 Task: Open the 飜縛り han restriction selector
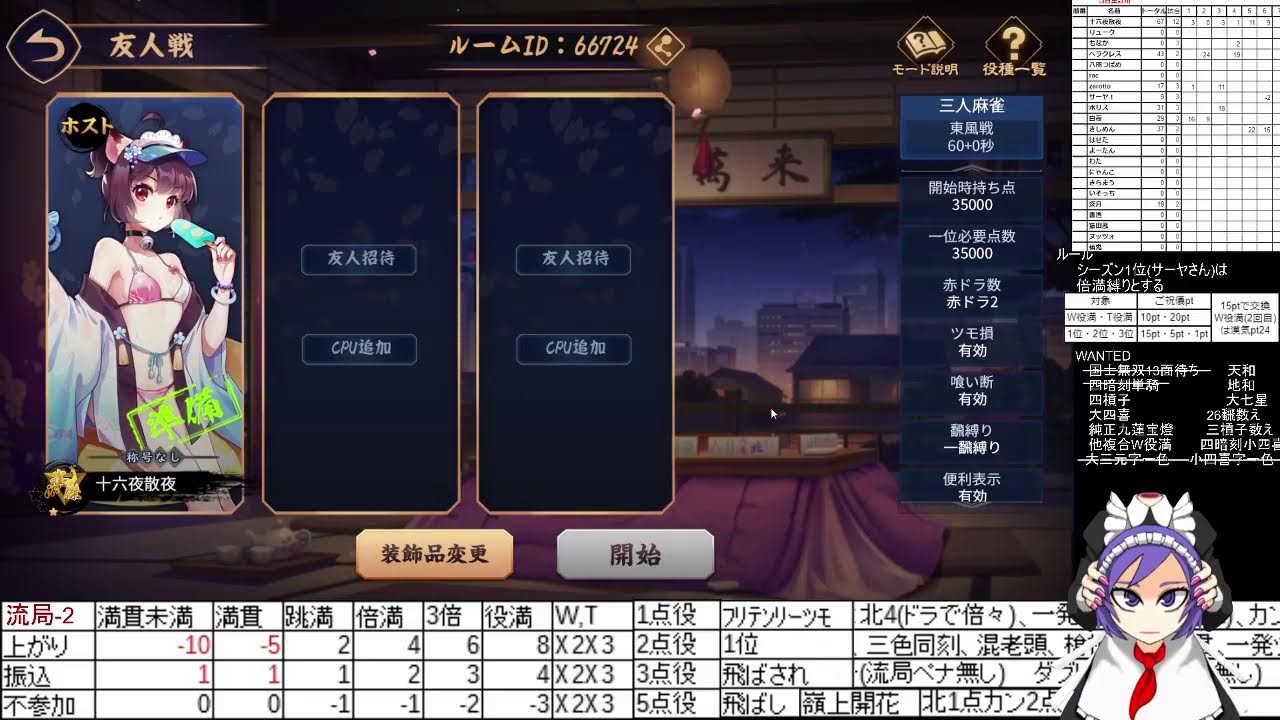971,438
